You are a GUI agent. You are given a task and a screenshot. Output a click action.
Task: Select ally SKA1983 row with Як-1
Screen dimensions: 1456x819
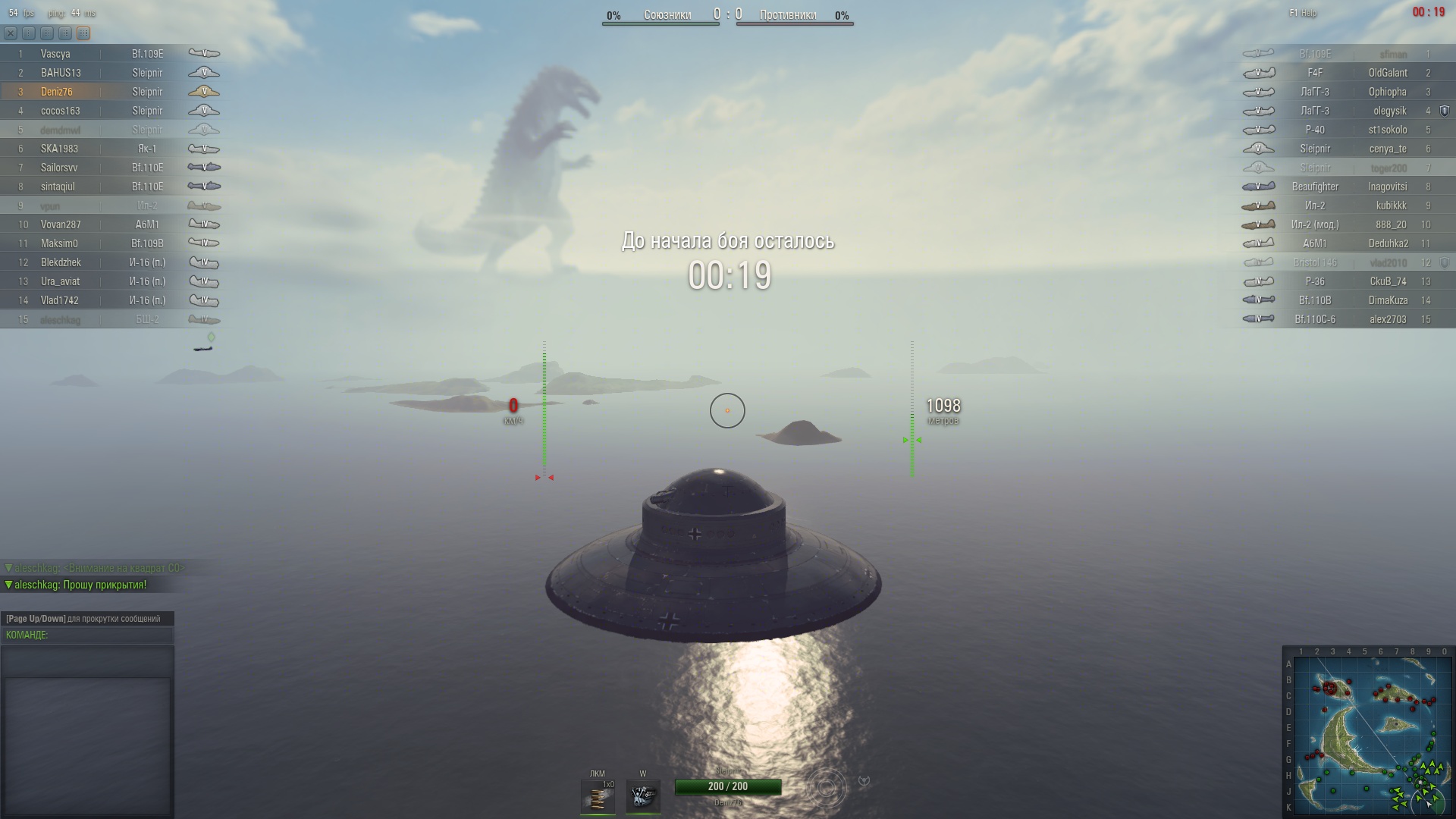click(x=59, y=149)
